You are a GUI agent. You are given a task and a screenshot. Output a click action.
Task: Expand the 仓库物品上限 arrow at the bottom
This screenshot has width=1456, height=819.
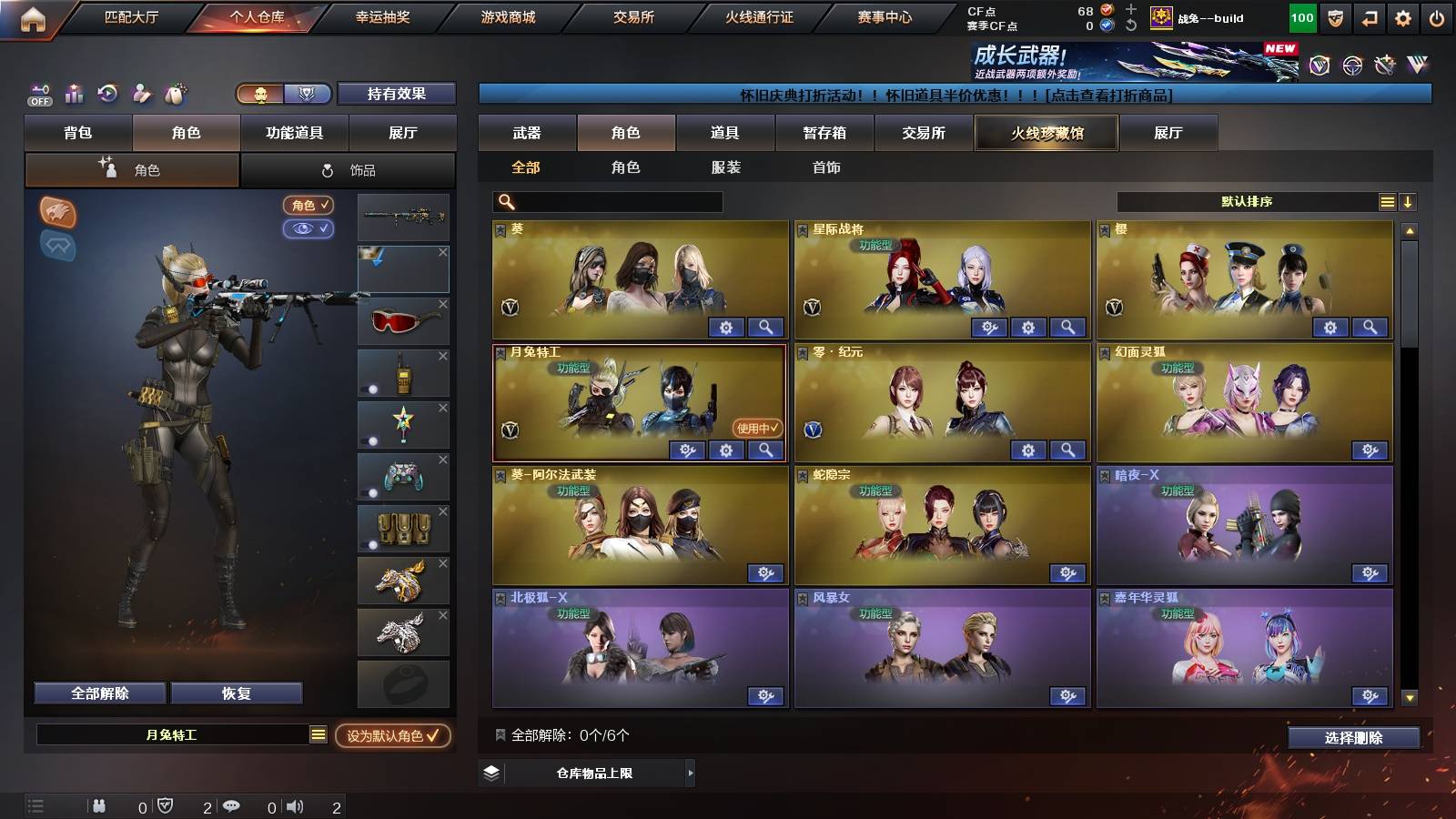[689, 774]
